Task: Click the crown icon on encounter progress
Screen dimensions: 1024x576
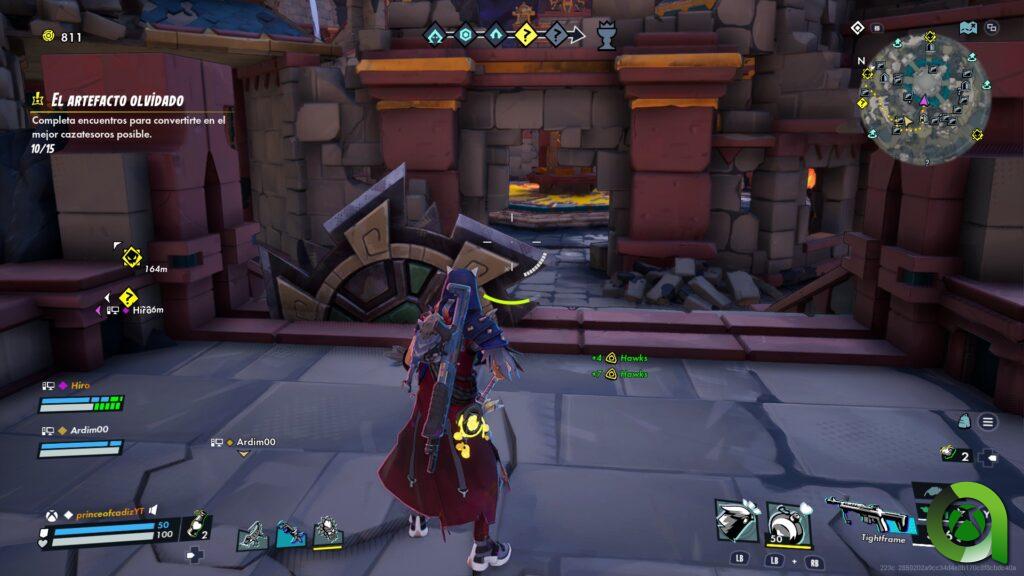Action: point(605,37)
